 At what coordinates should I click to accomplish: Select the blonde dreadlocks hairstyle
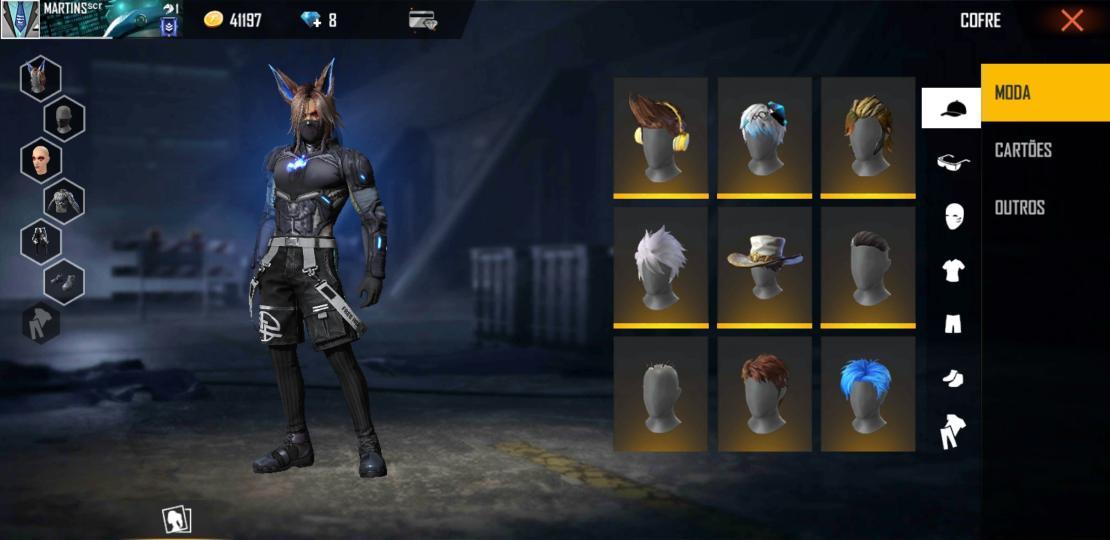point(868,135)
